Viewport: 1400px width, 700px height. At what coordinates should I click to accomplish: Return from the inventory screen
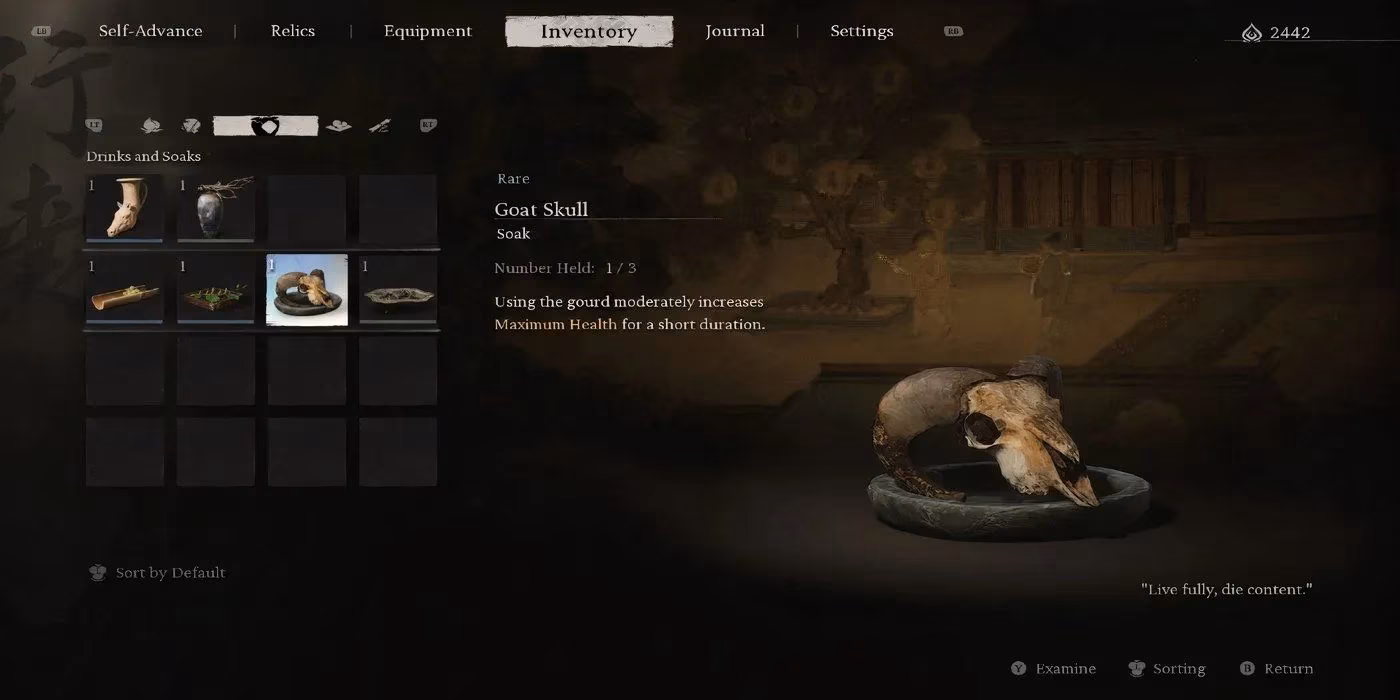(x=1288, y=669)
